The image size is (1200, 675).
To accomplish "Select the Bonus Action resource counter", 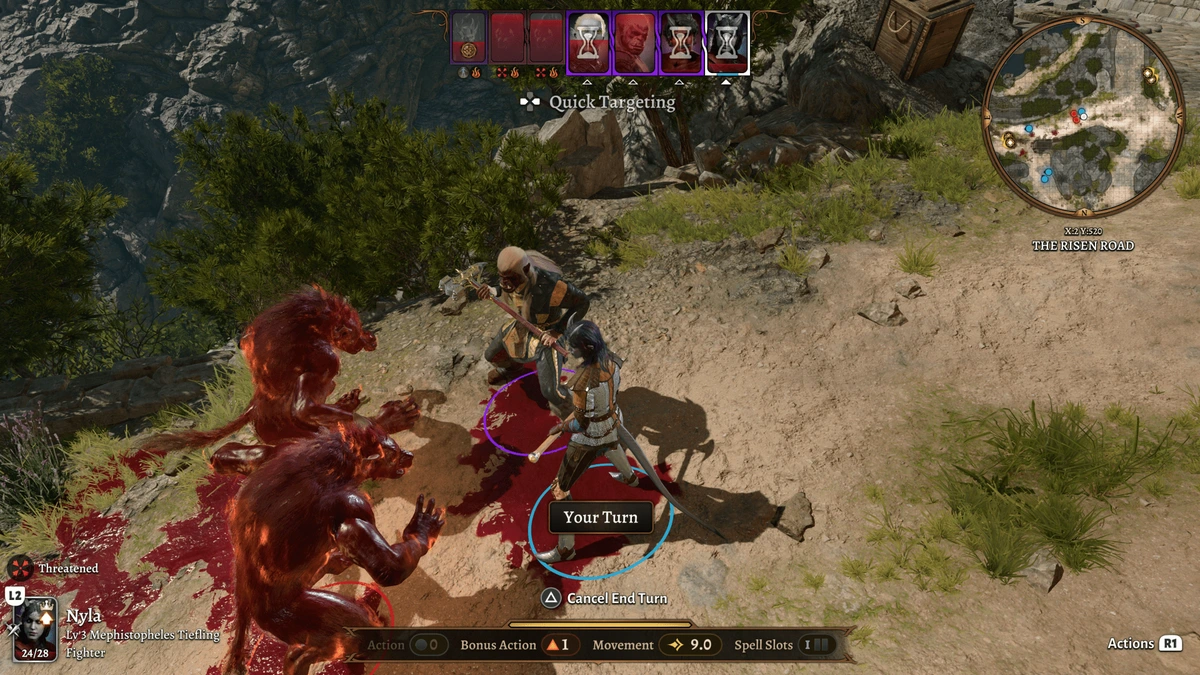I will pos(515,645).
